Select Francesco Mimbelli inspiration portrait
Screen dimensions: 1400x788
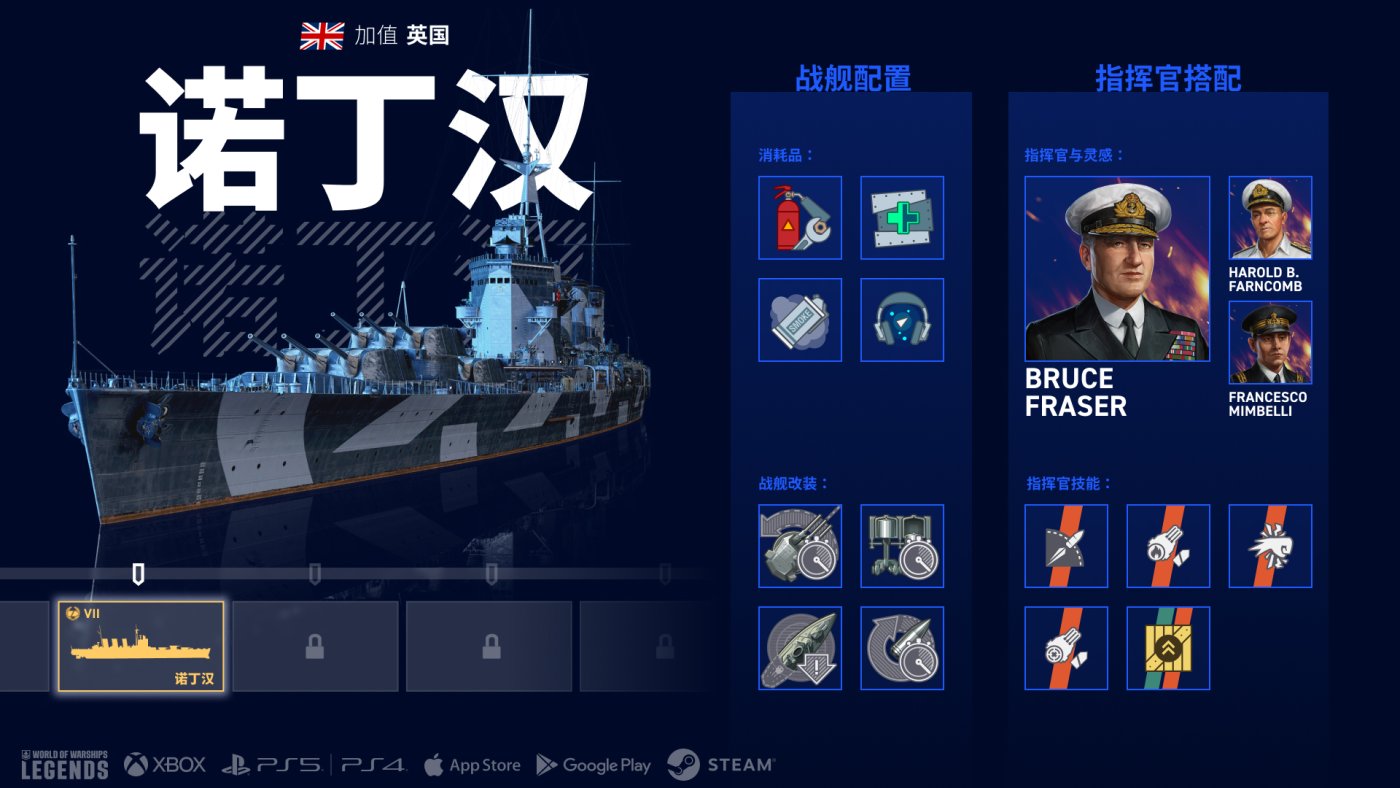[1270, 343]
